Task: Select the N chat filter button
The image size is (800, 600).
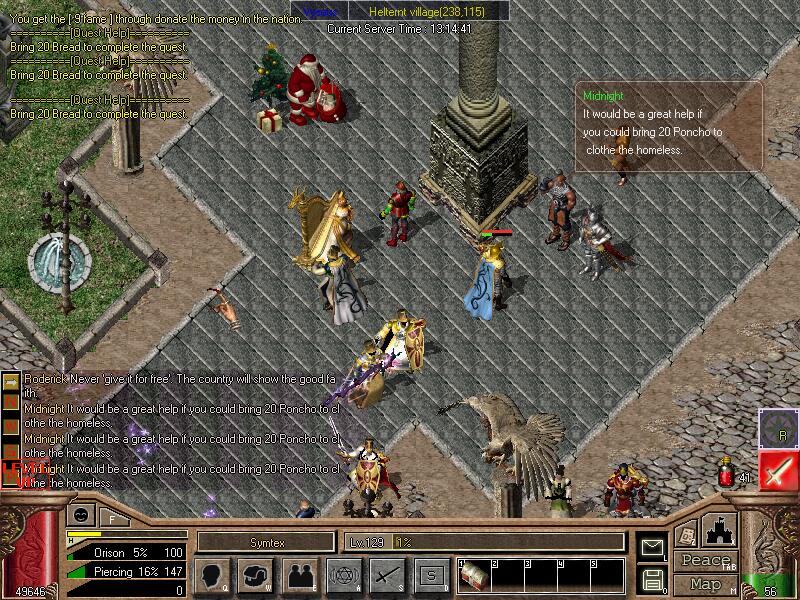Action: pos(11,400)
